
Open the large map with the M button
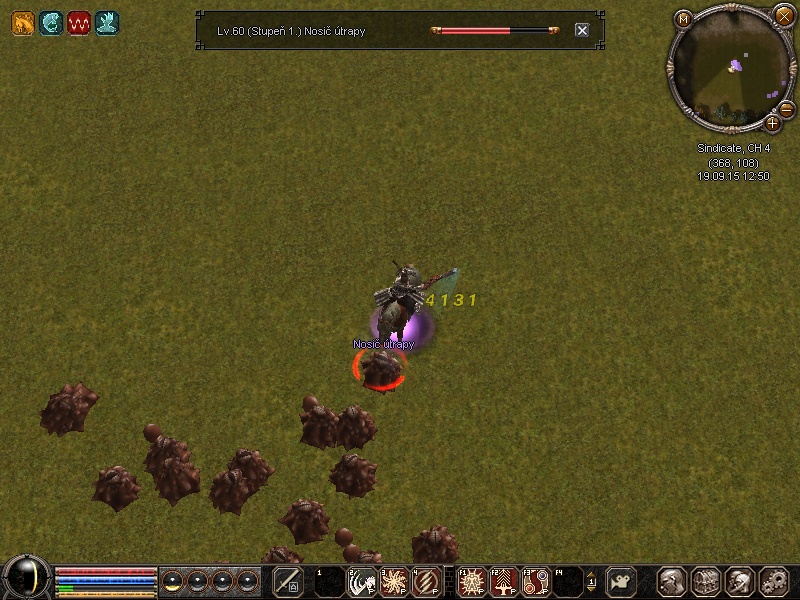click(x=684, y=18)
